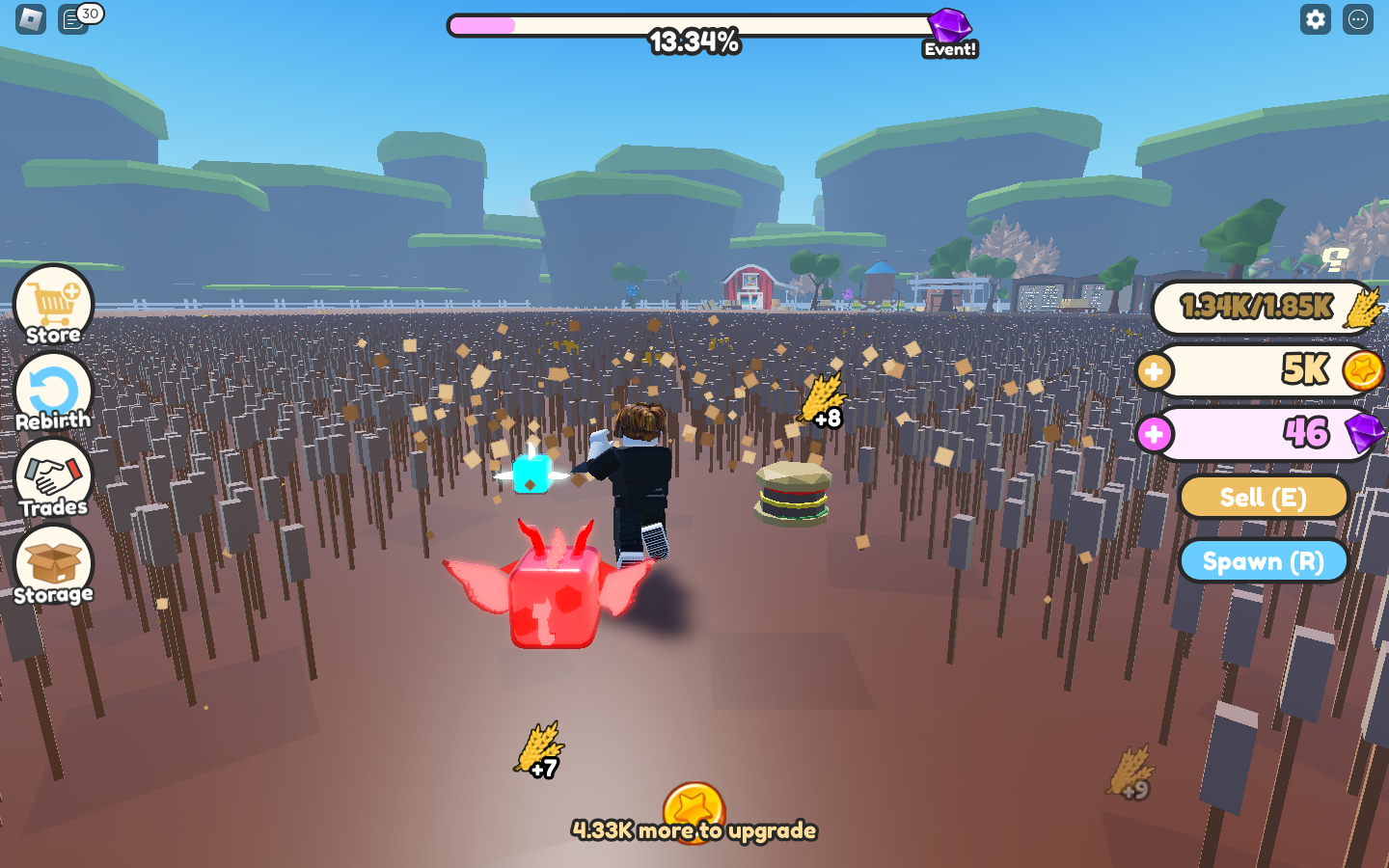Add more gems with the pink plus
1389x868 pixels.
click(x=1154, y=434)
